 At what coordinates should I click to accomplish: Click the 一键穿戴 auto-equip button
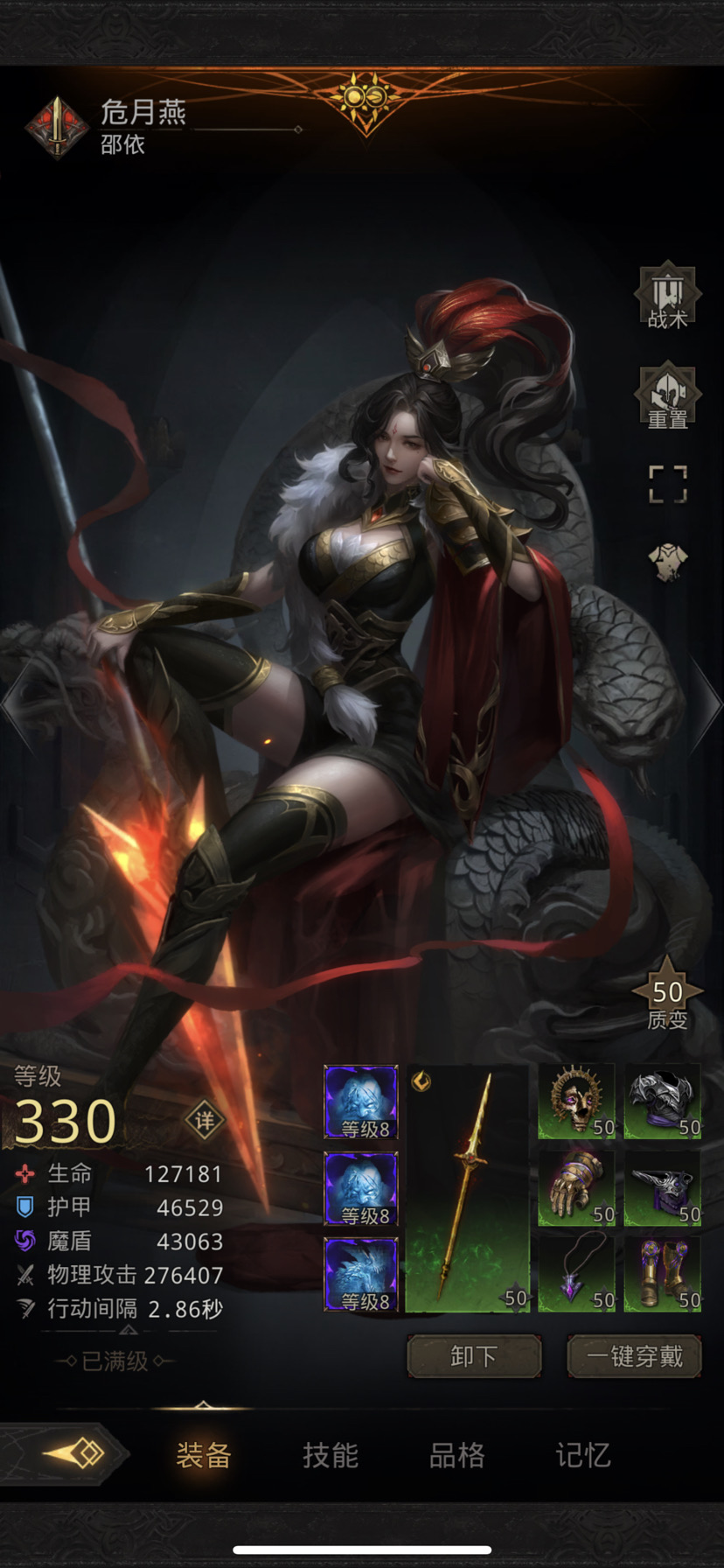click(634, 1356)
